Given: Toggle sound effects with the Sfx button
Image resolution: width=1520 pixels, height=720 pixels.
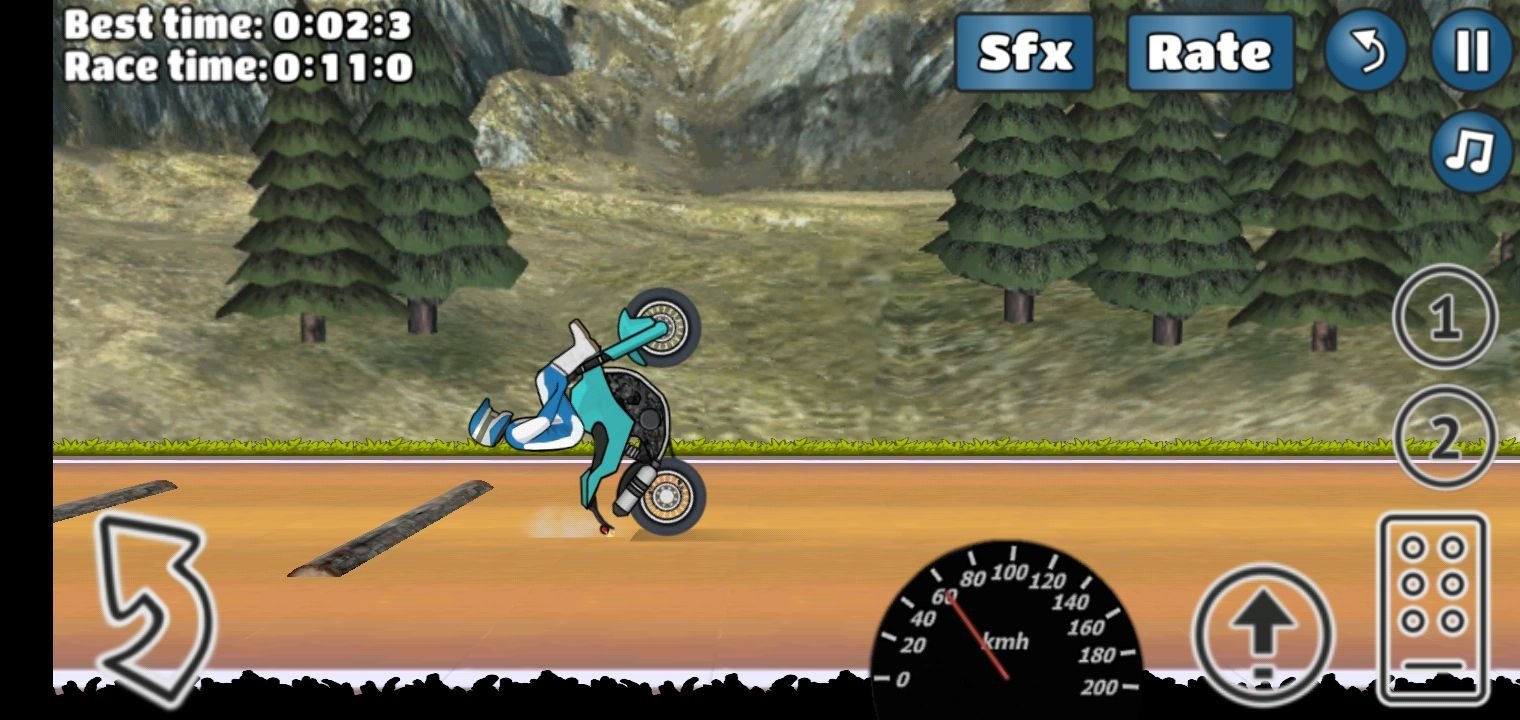Looking at the screenshot, I should point(1024,53).
